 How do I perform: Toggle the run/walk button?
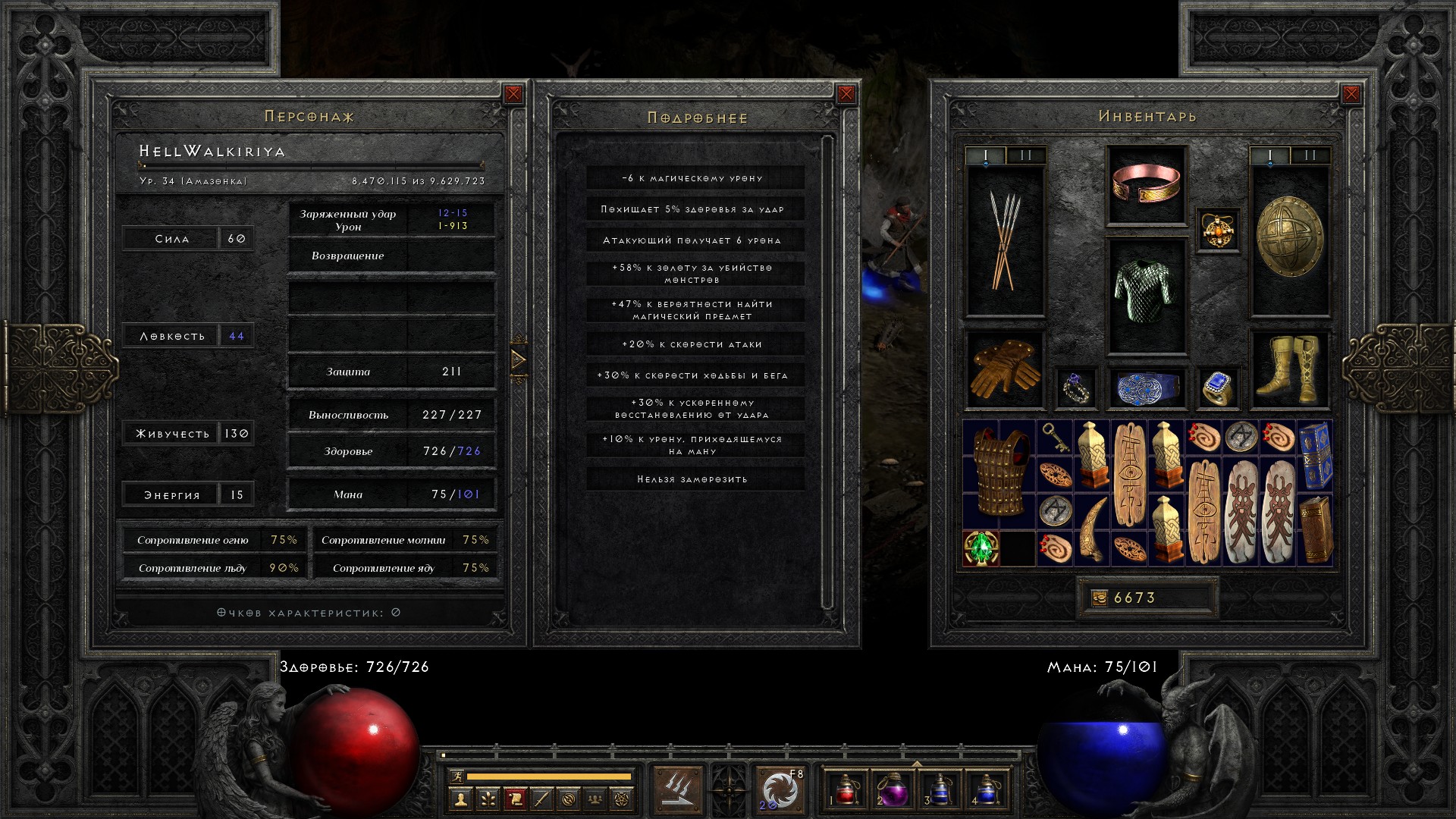(x=456, y=777)
